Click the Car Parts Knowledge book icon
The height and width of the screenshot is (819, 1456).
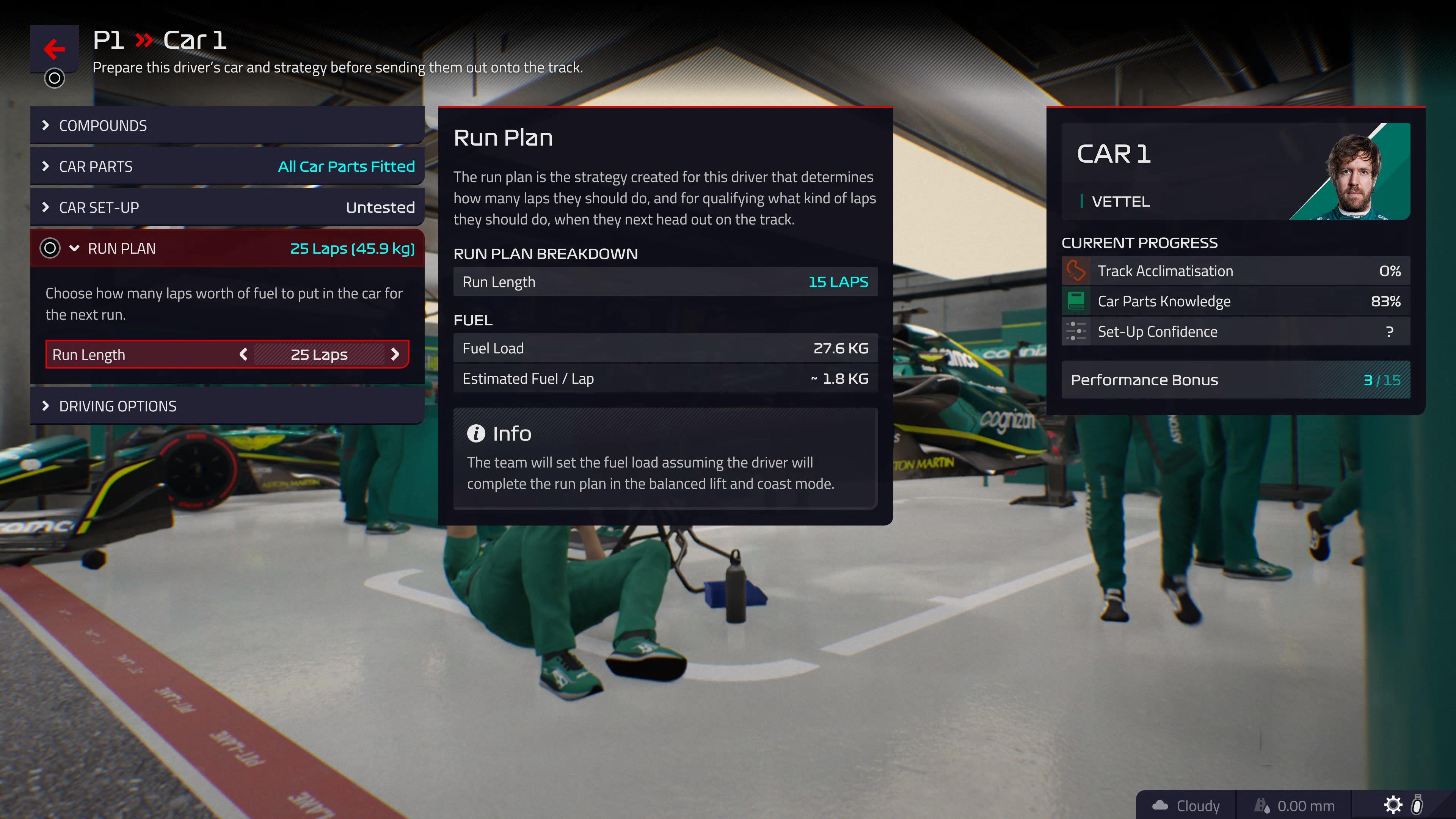(1076, 301)
